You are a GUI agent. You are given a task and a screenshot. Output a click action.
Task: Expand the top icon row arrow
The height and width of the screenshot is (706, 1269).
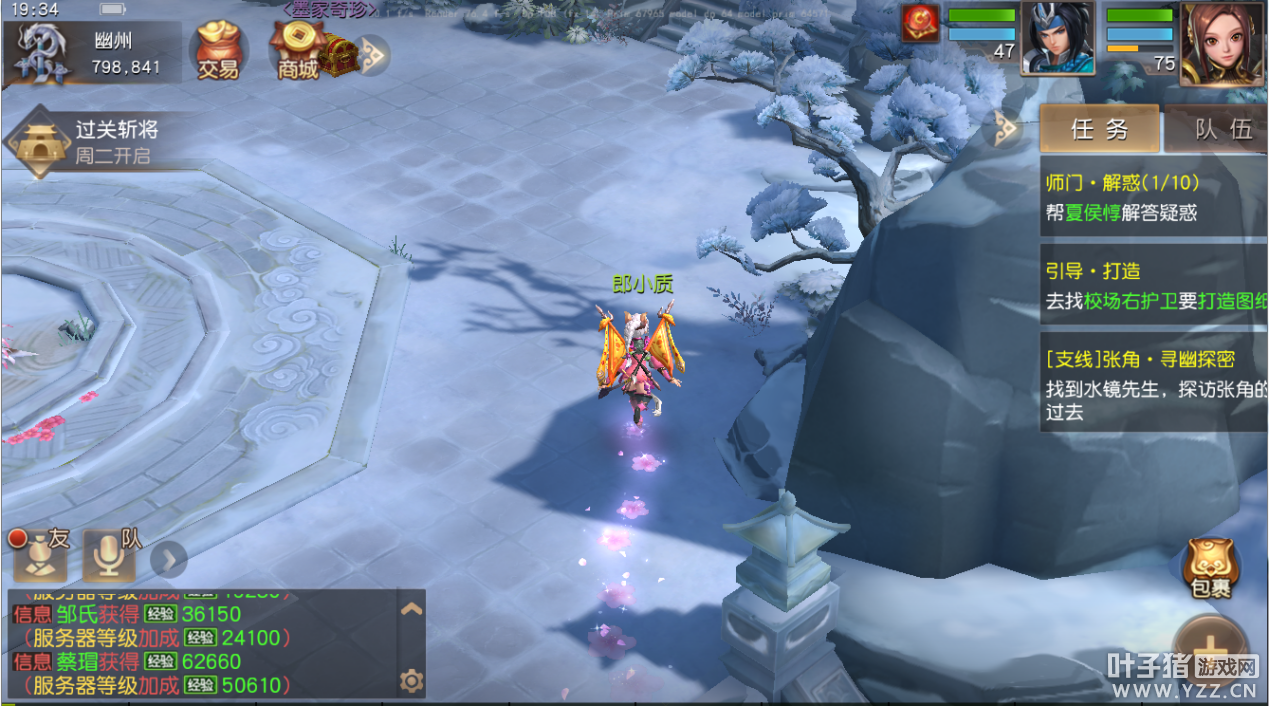click(372, 55)
